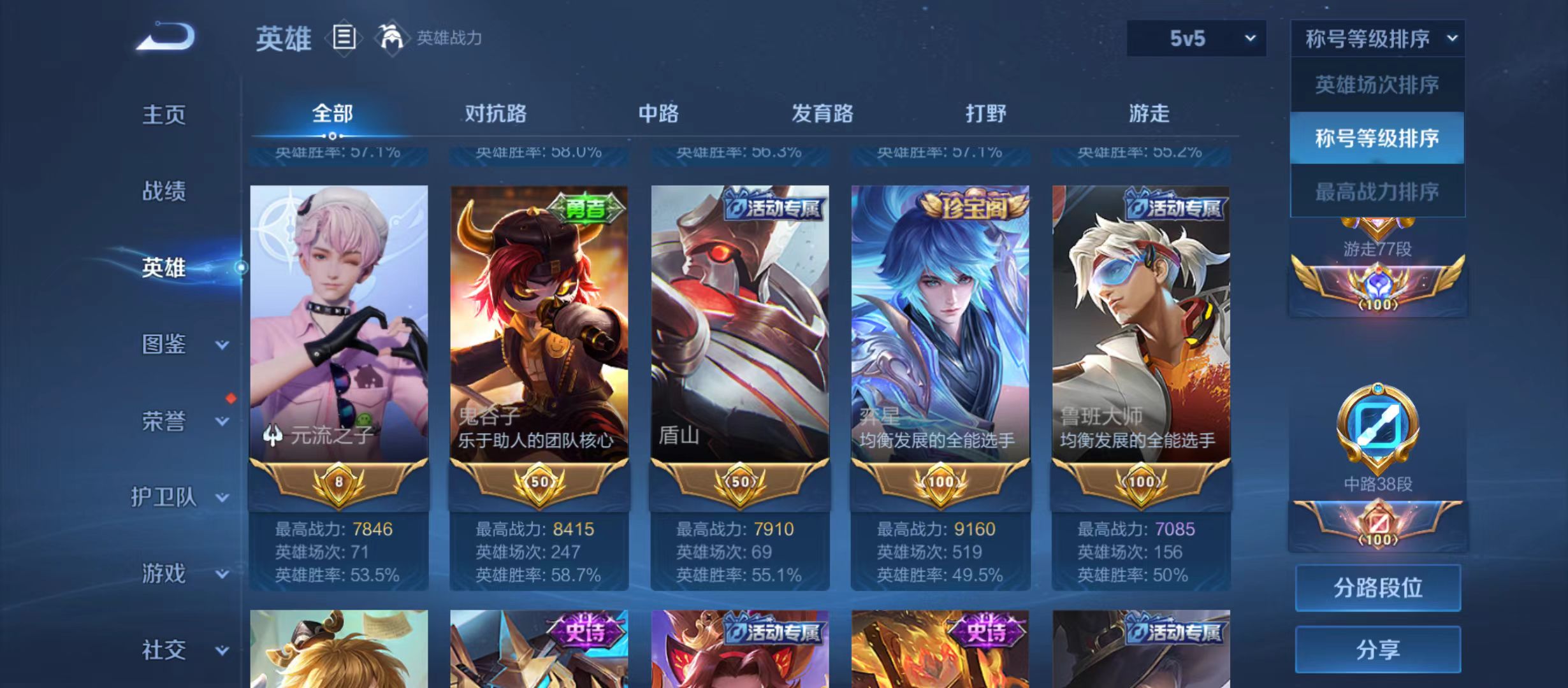1568x688 pixels.
Task: Click the 分路段位 button
Action: click(x=1378, y=587)
